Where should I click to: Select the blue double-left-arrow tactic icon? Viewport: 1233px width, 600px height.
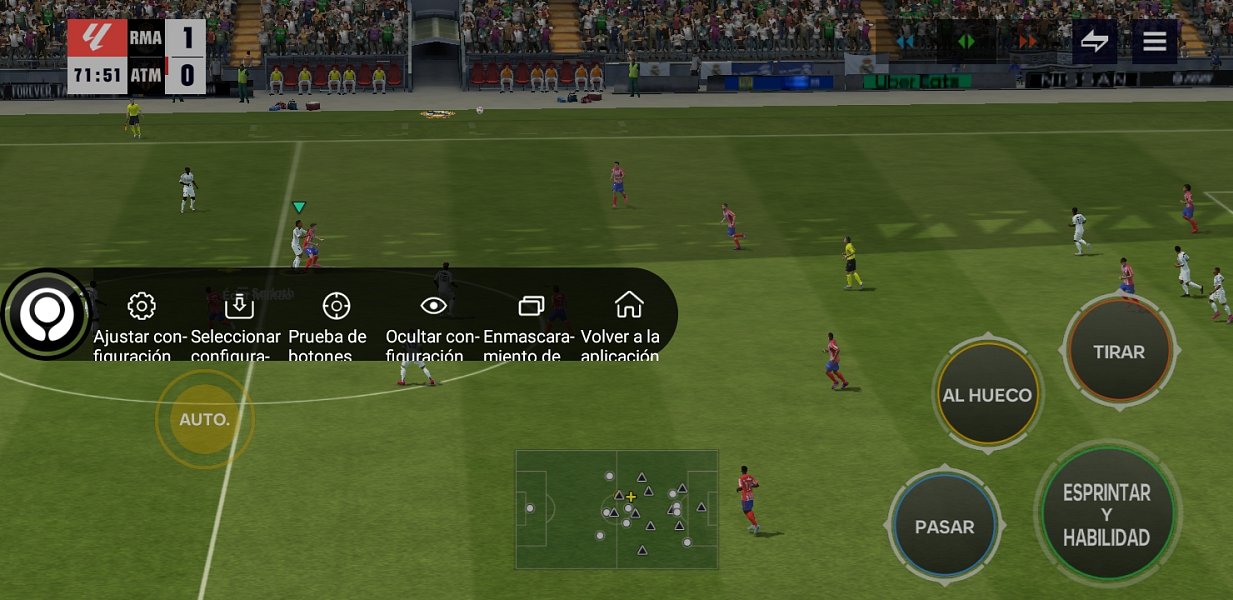click(x=906, y=41)
